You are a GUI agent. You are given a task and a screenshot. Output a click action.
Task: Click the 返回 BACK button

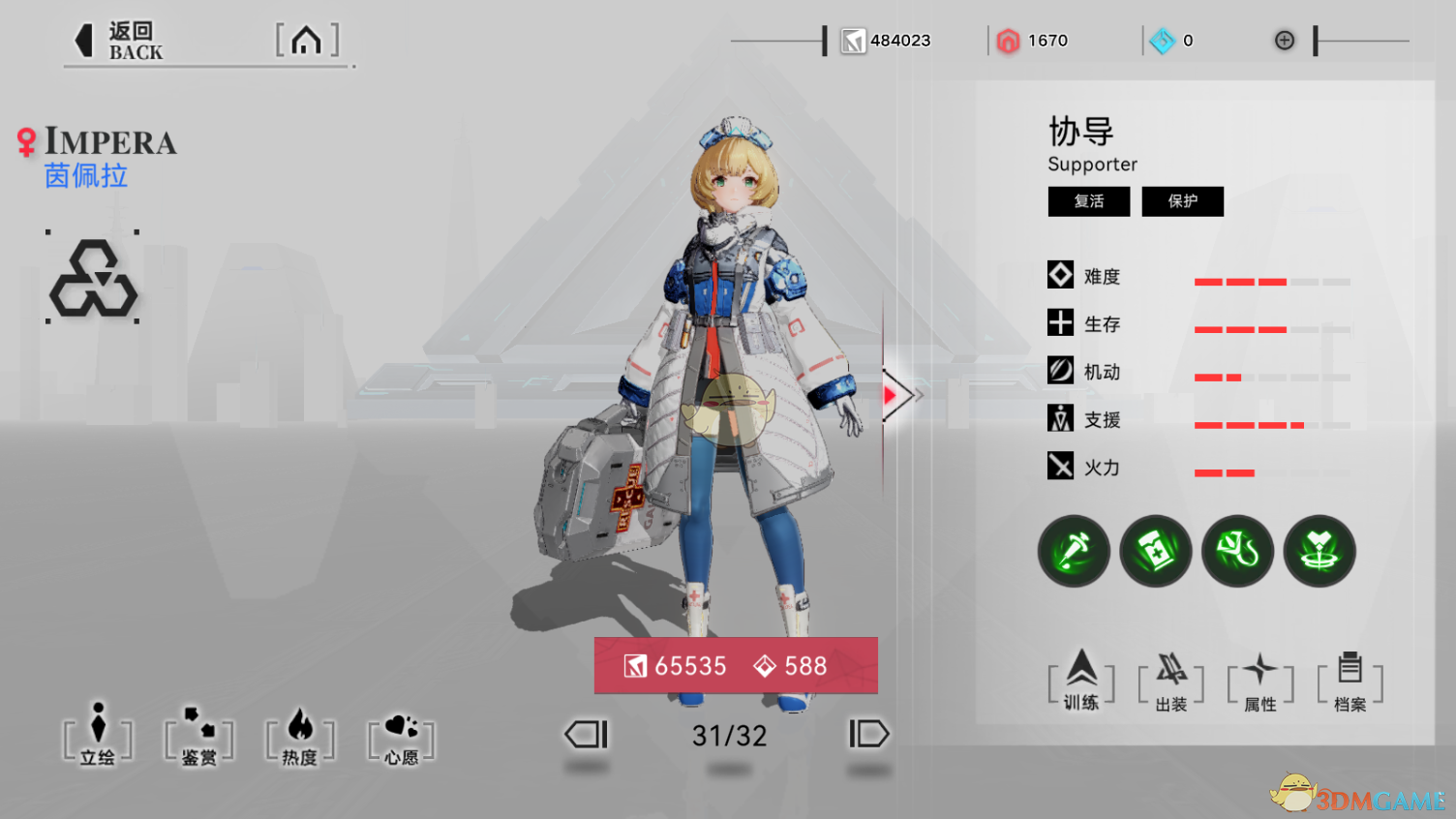(x=119, y=42)
